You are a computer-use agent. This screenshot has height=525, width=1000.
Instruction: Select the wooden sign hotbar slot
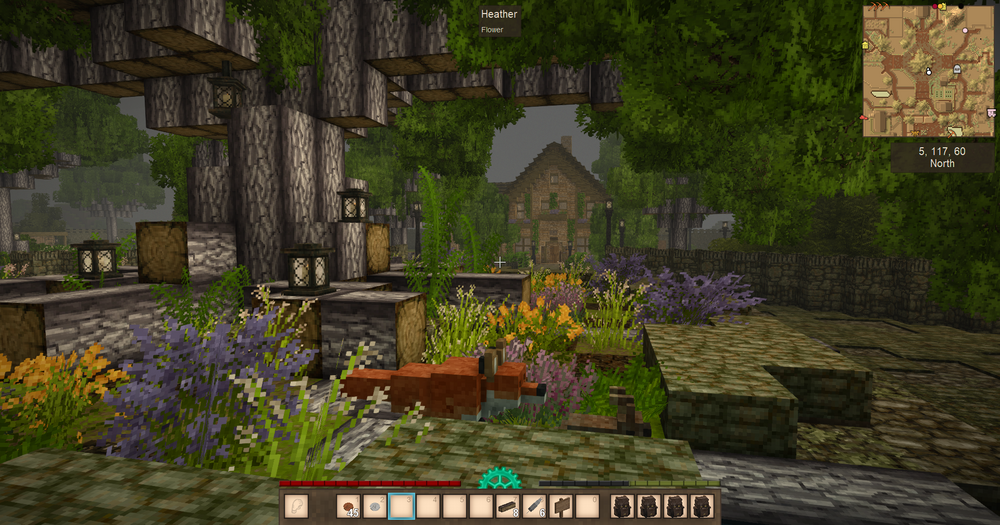[x=561, y=507]
